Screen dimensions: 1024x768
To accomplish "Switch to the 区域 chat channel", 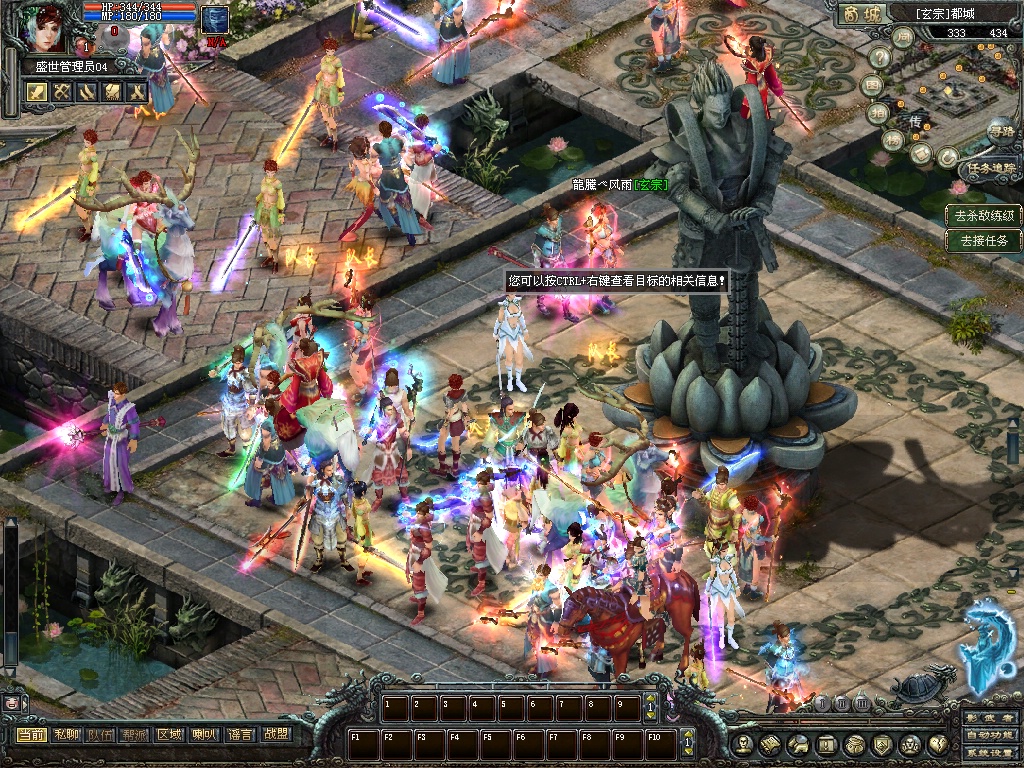I will (x=170, y=735).
